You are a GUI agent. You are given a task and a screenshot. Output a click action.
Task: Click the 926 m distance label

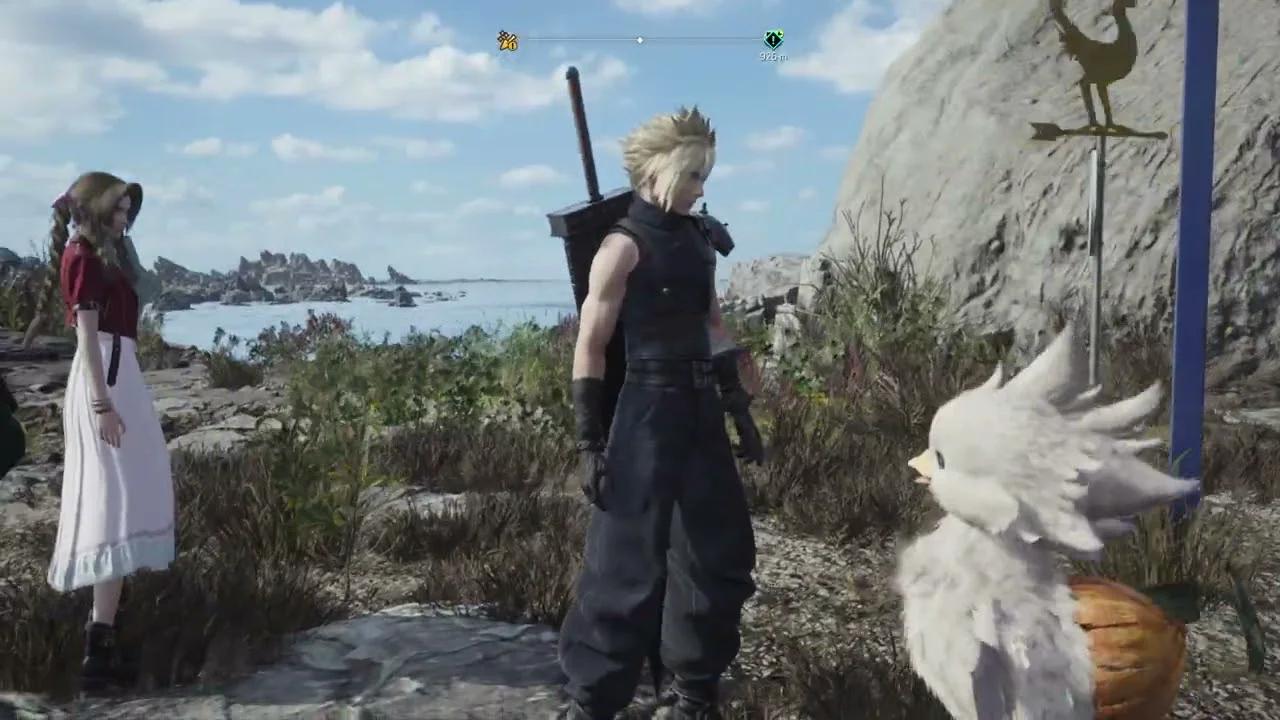[772, 57]
